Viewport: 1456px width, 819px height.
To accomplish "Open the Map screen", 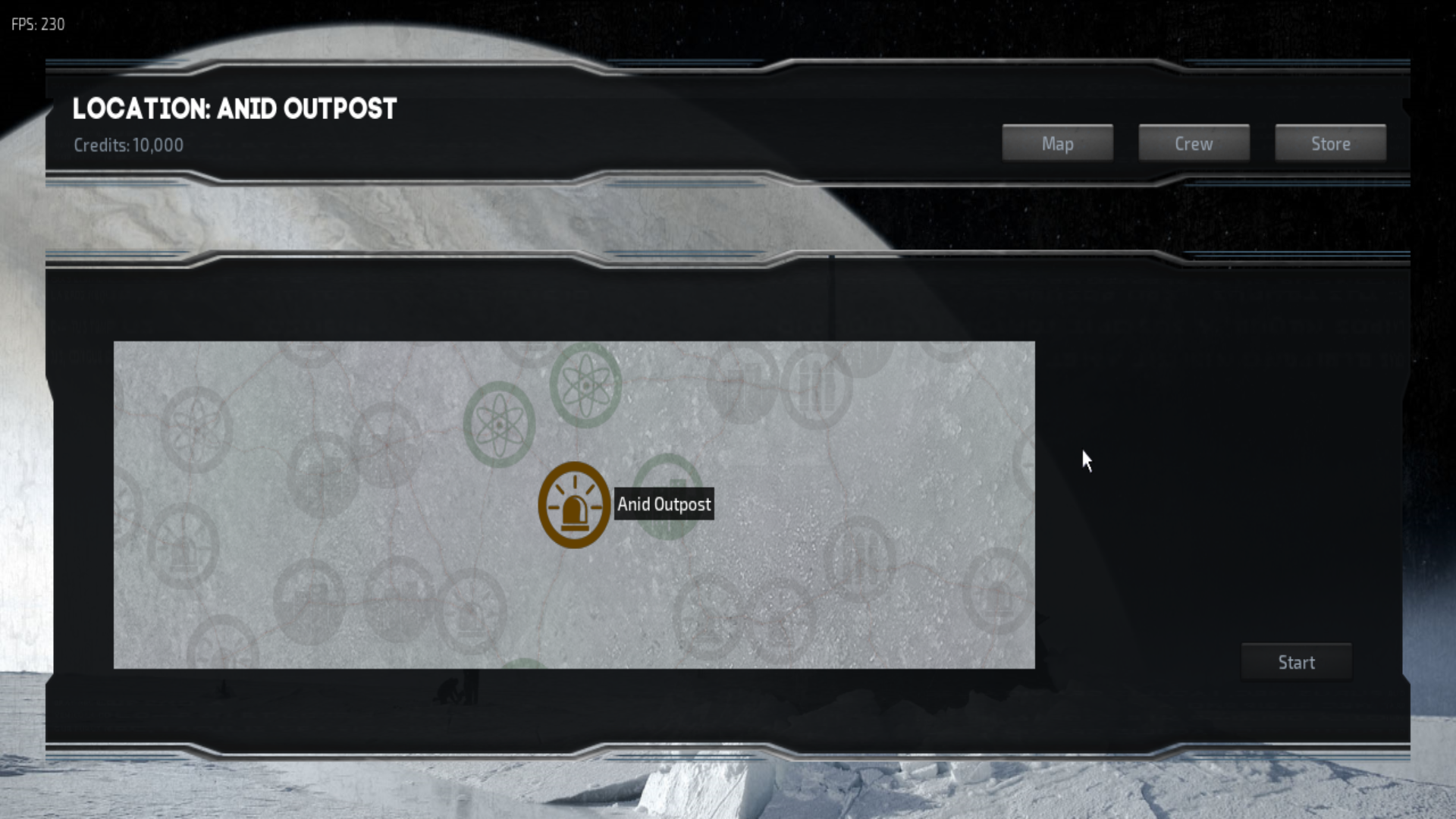I will (1057, 143).
